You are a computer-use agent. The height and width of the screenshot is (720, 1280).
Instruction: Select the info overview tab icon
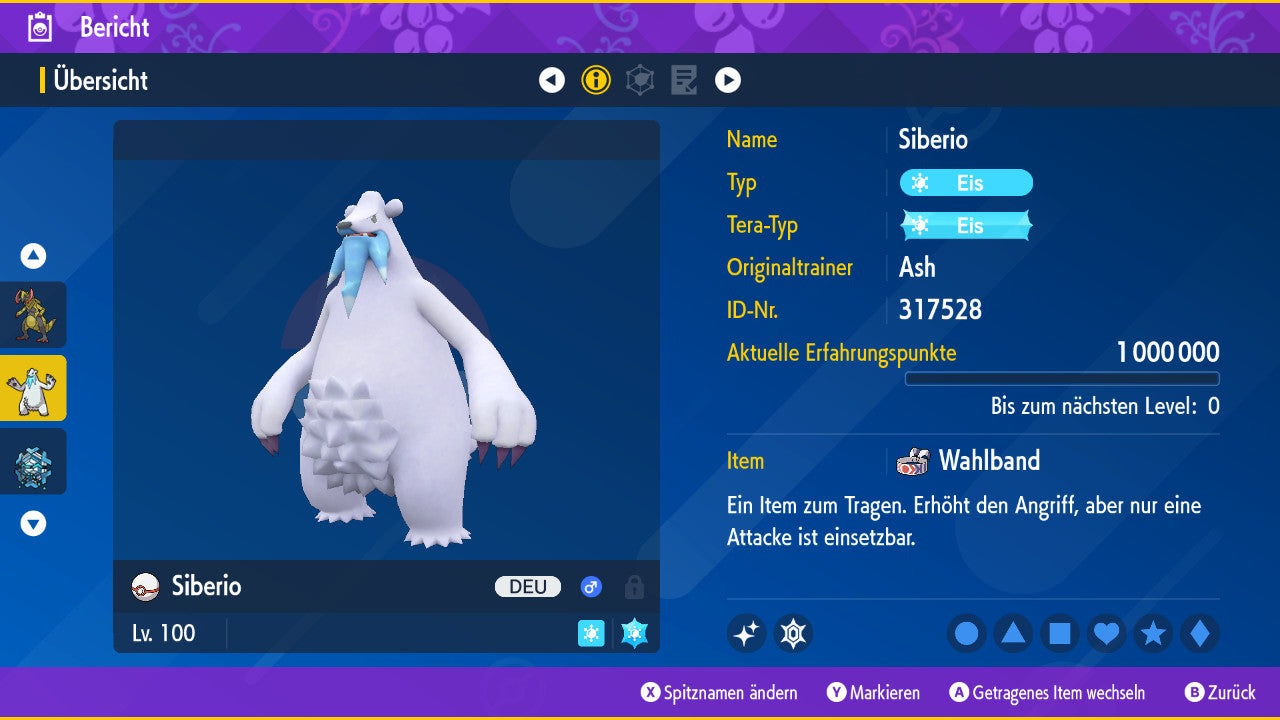click(x=596, y=80)
